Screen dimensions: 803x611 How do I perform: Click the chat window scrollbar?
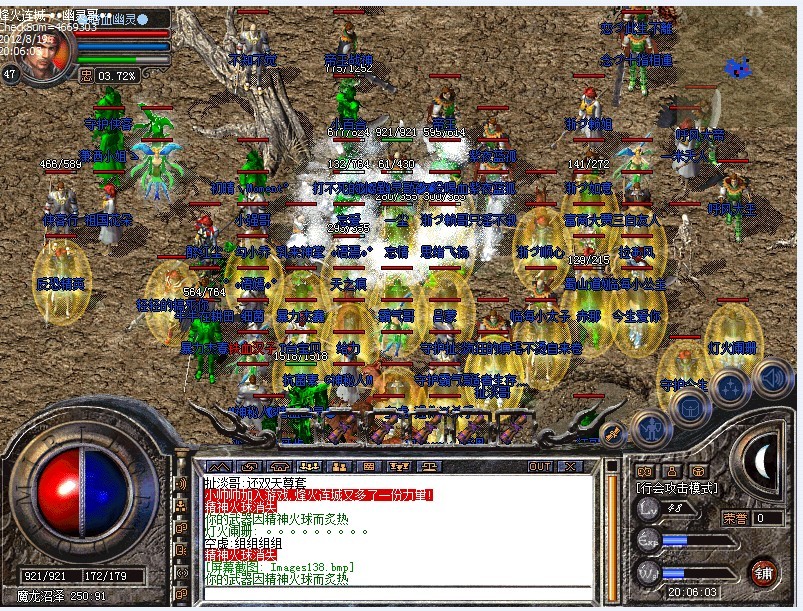tap(611, 530)
